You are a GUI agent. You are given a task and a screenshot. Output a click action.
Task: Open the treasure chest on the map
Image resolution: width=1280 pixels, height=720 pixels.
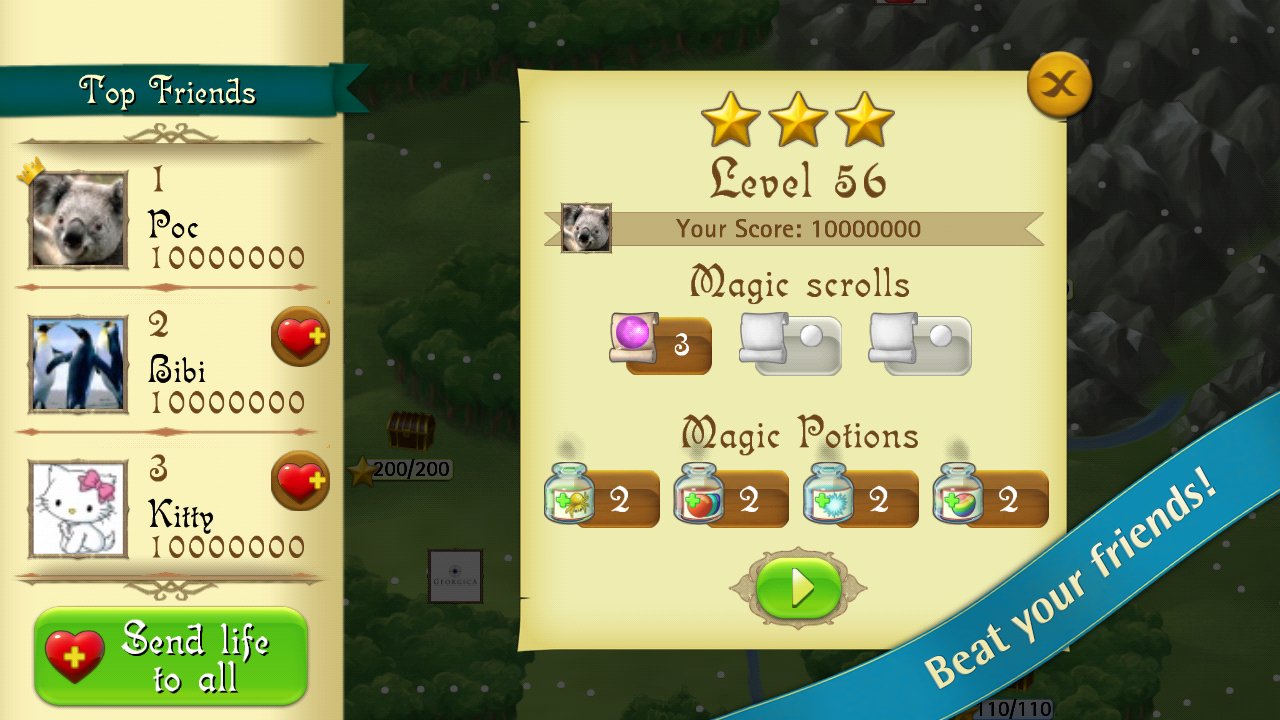pos(411,432)
